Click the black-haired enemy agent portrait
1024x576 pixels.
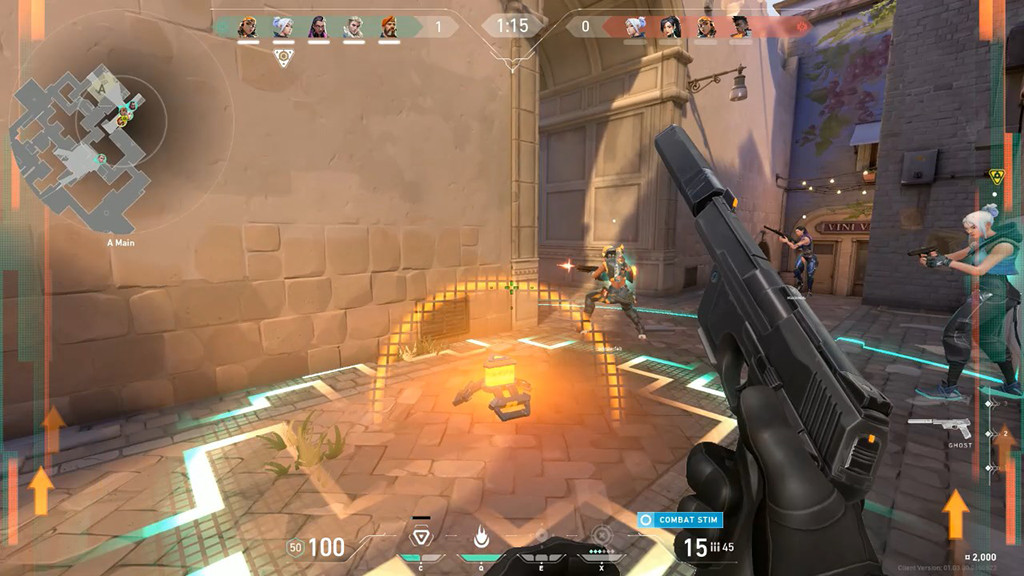pos(669,27)
